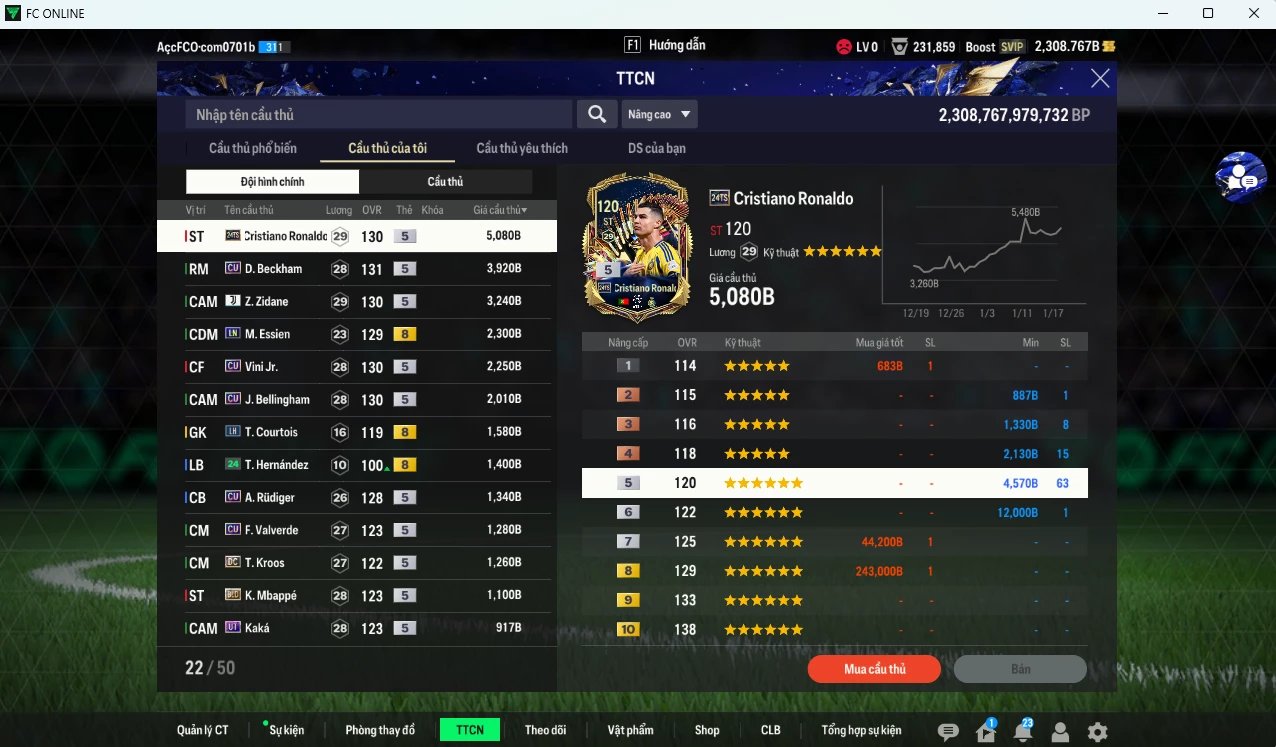Select upgrade level 8 row for Ronaldo
The image size is (1276, 747).
pos(834,571)
